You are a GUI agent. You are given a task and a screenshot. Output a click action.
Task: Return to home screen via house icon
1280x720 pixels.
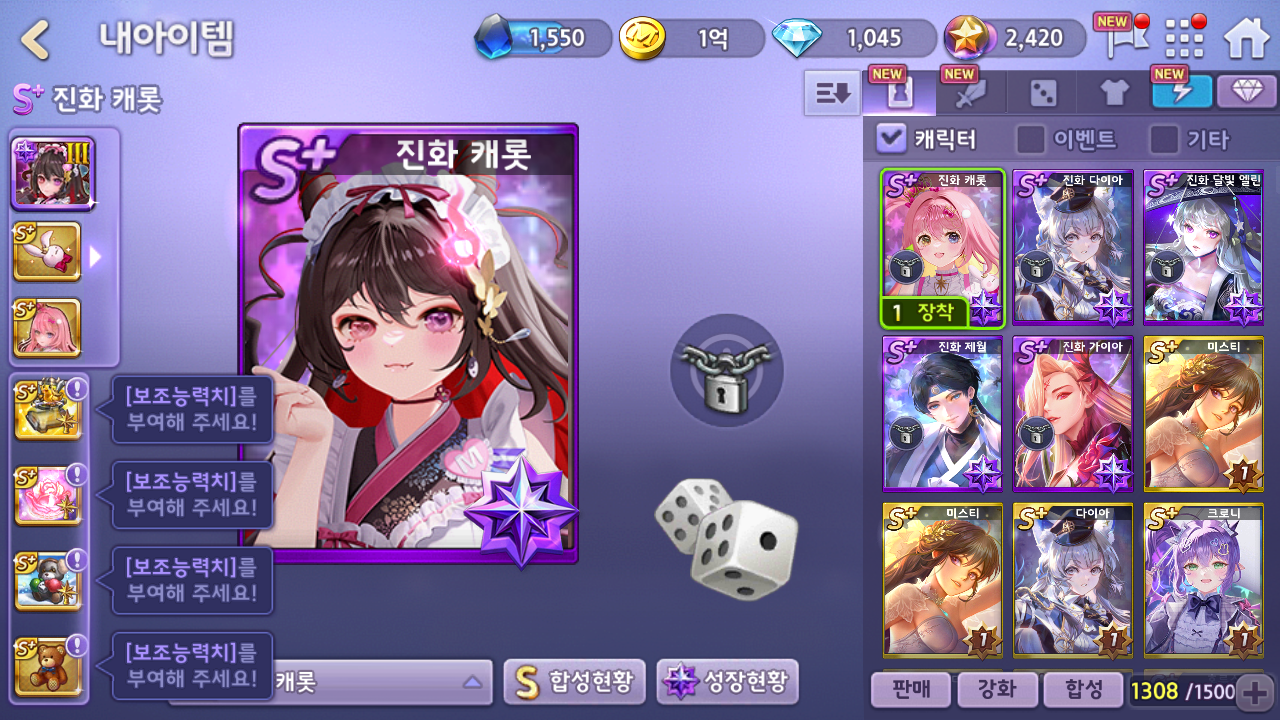[x=1246, y=38]
